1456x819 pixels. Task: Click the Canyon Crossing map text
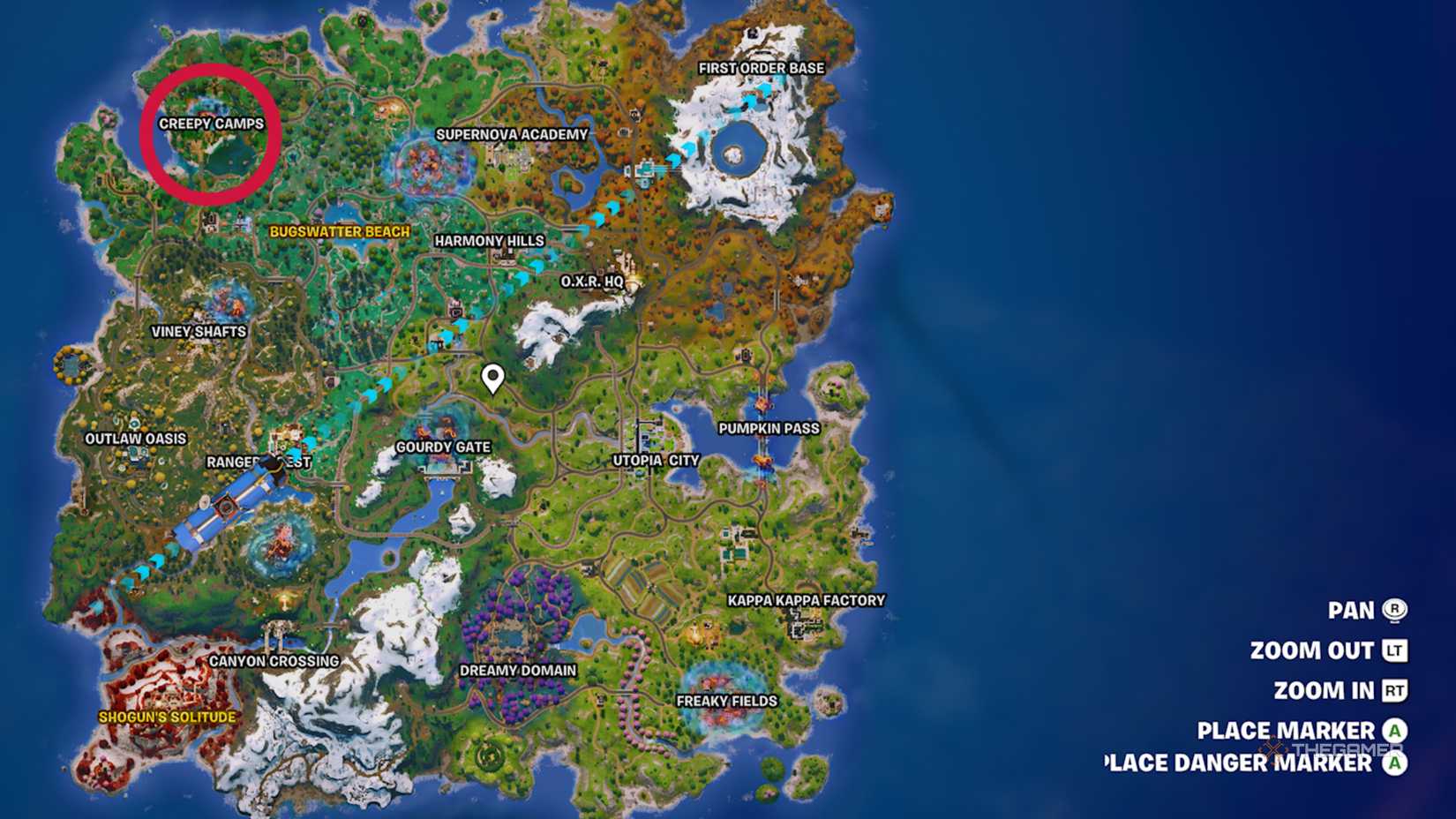(x=275, y=658)
